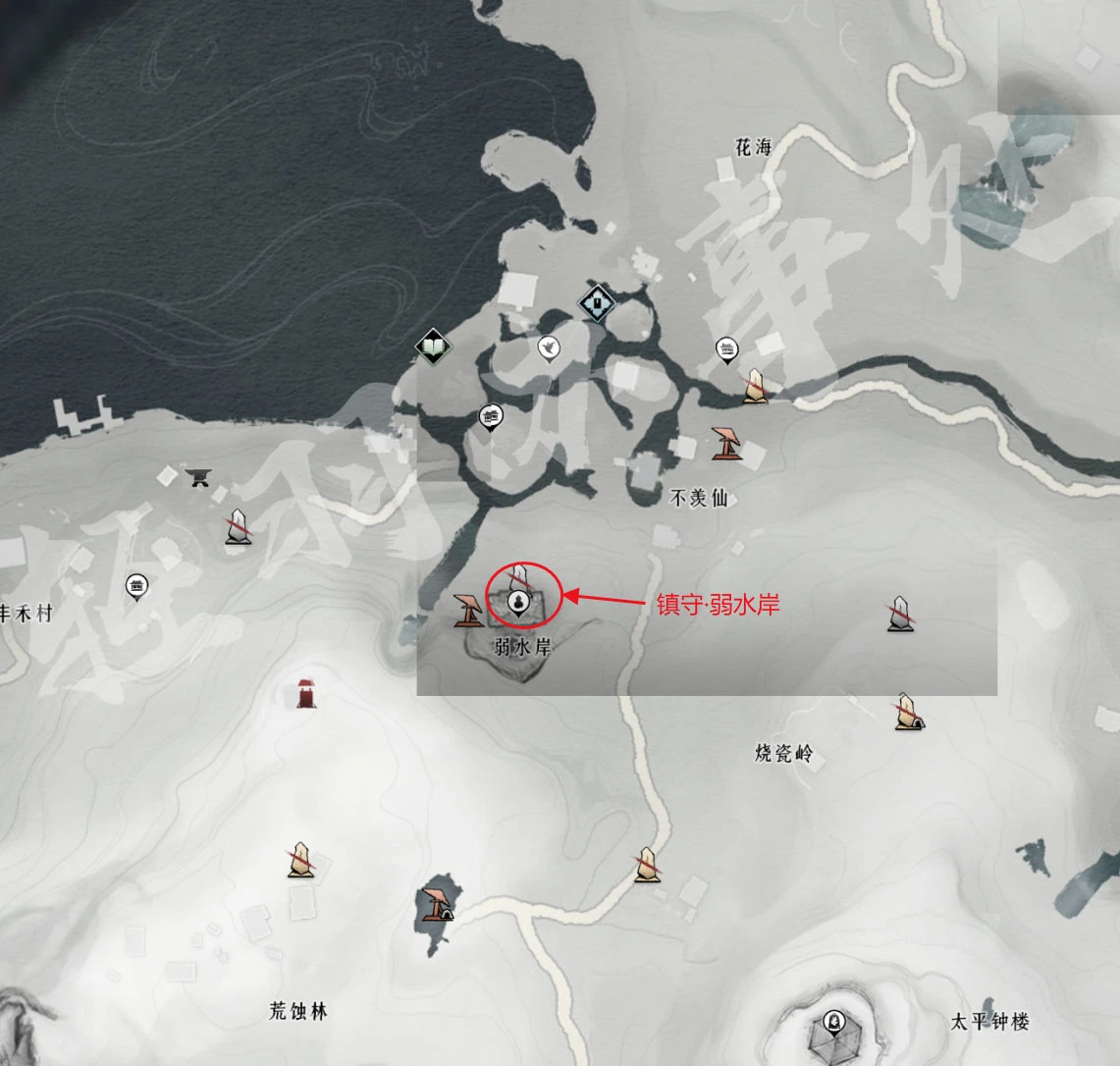The image size is (1120, 1066).
Task: Select the green open-book diamond marker
Action: click(x=433, y=346)
